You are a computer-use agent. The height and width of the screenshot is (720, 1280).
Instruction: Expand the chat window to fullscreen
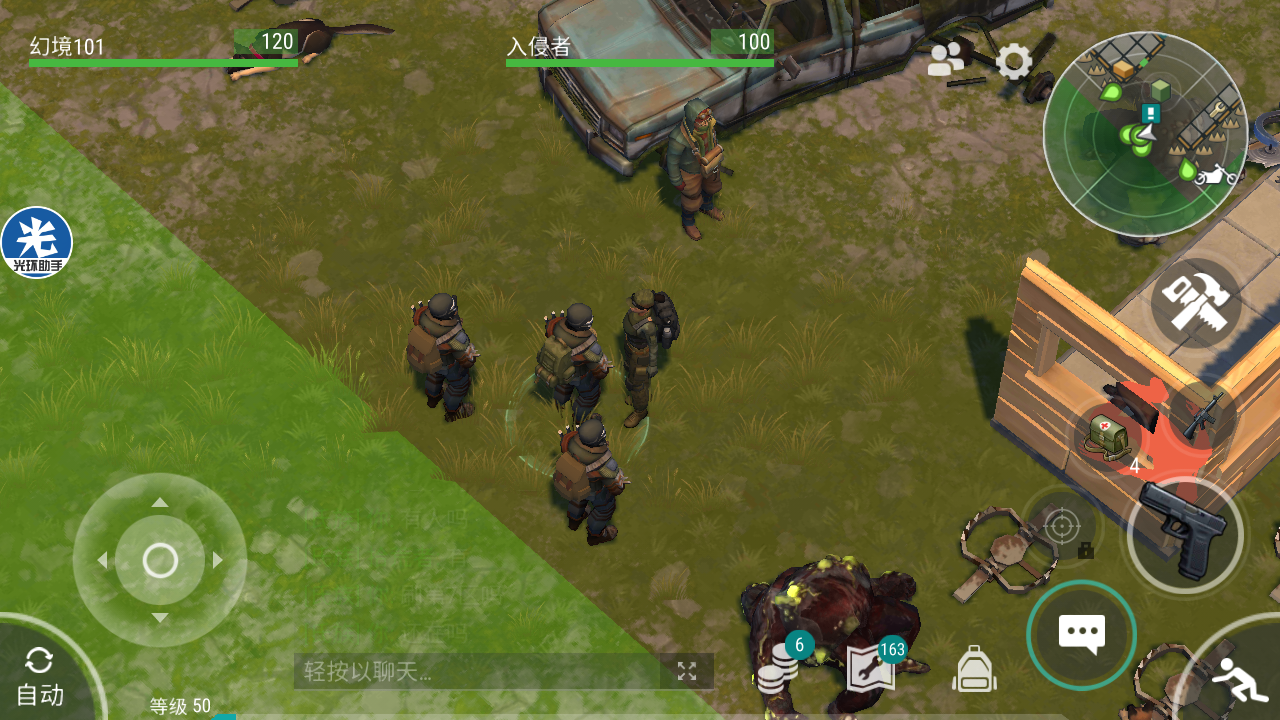(687, 671)
